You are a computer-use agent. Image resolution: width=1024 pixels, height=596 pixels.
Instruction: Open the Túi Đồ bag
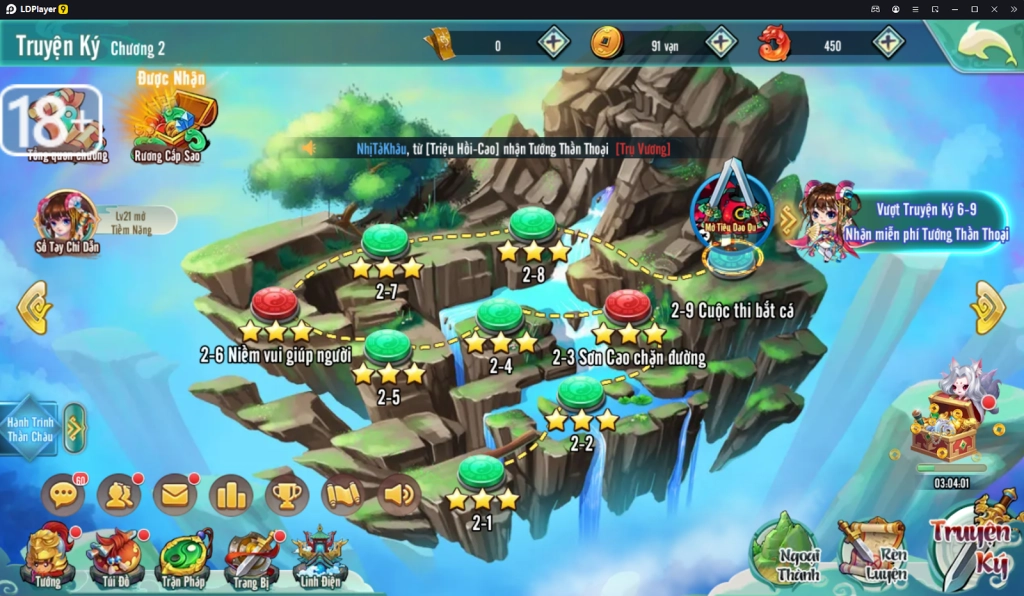[115, 557]
